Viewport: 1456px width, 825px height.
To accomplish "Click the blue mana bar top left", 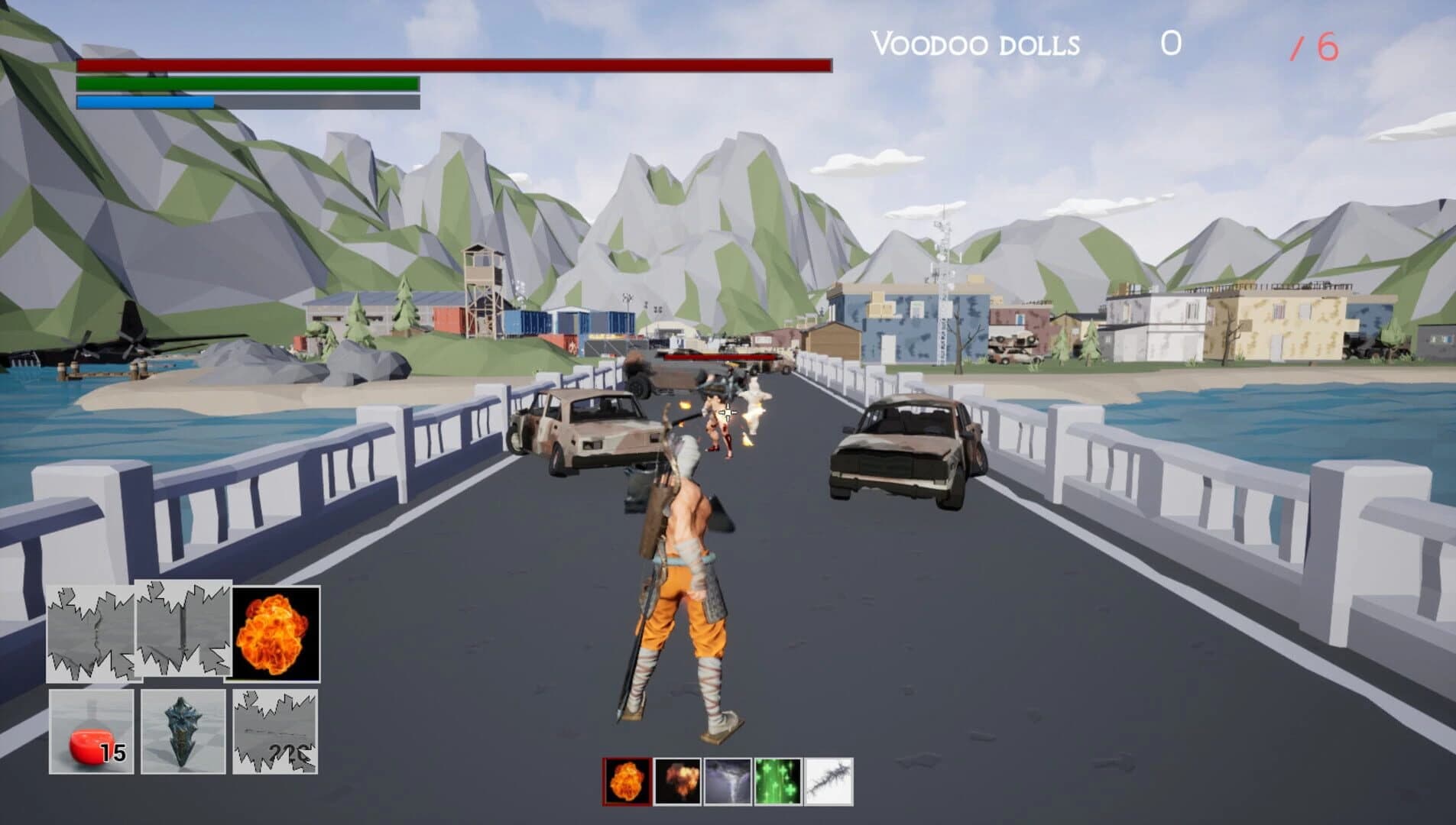I will click(145, 102).
